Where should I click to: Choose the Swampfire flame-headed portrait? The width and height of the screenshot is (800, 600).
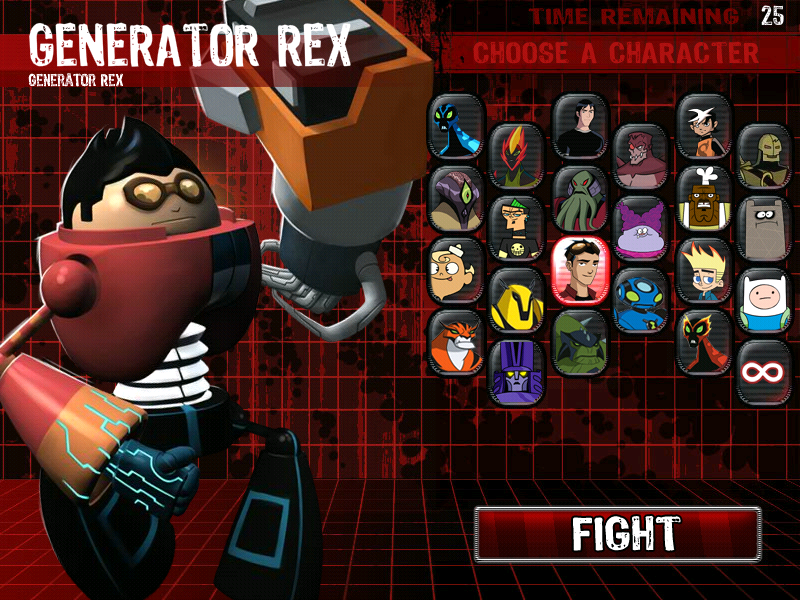click(x=516, y=155)
